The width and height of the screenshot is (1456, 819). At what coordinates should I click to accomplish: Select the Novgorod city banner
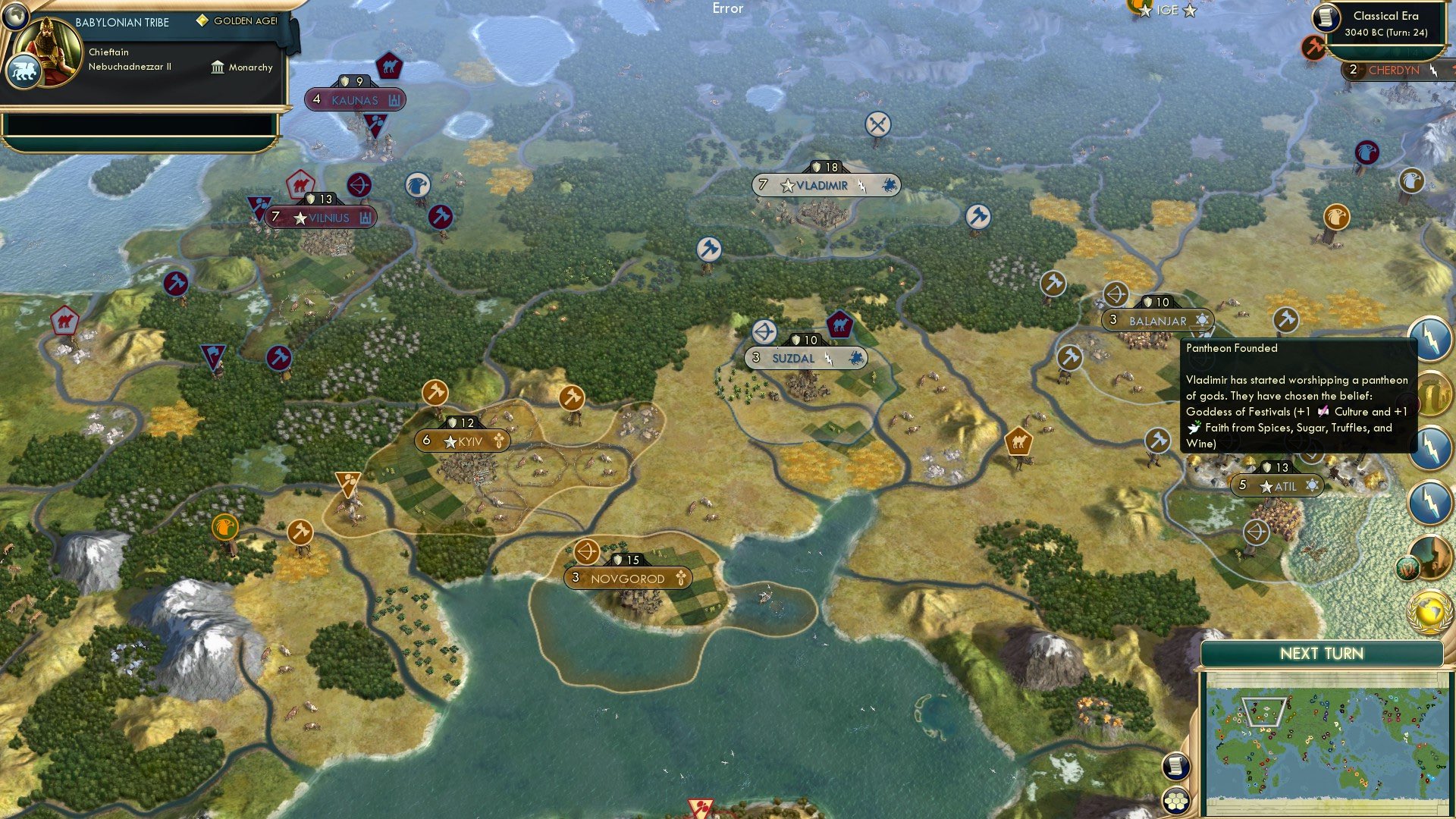(x=627, y=578)
